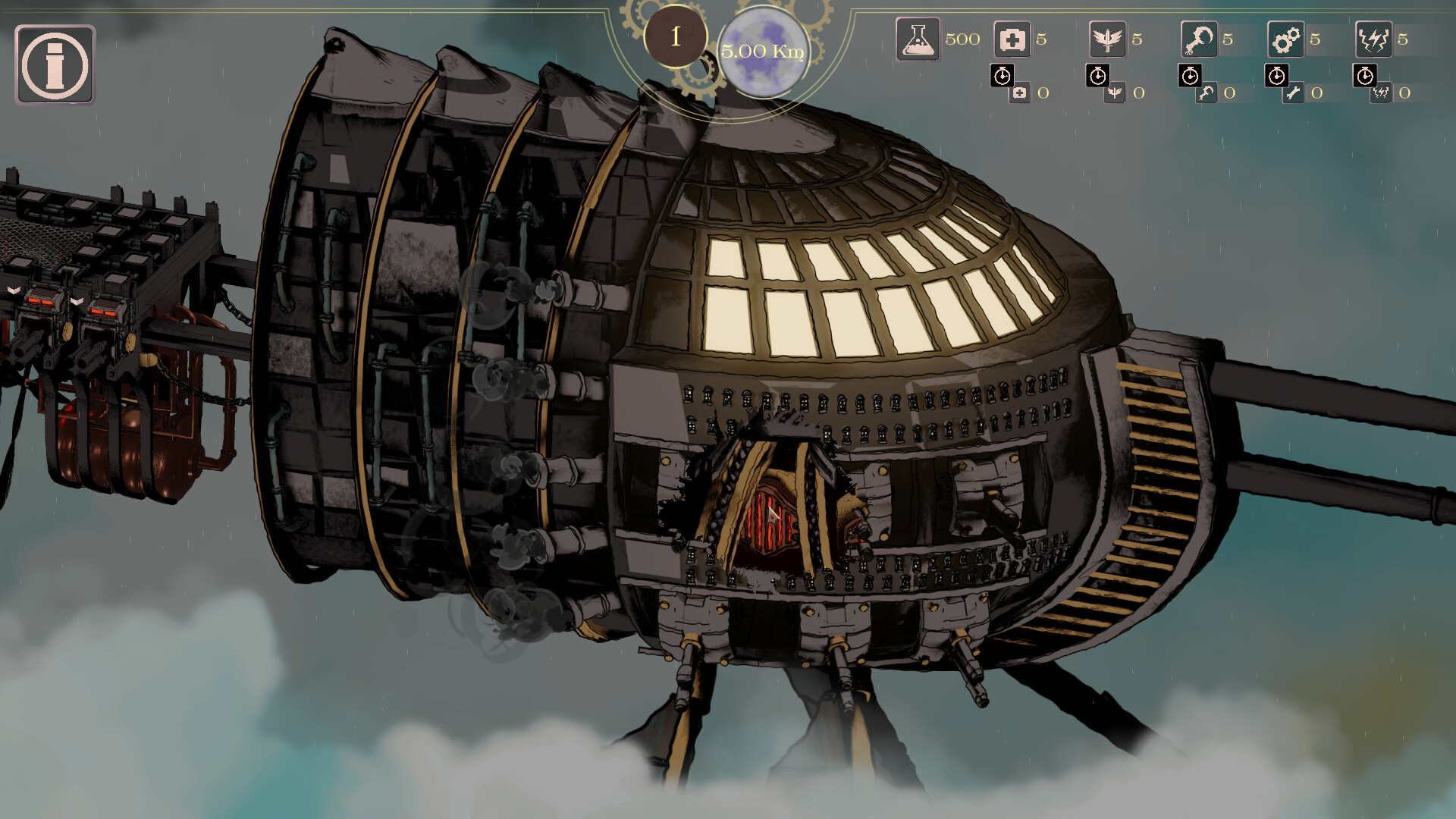Click the stopwatch above the small lightning icon
This screenshot has width=1456, height=819.
(x=1365, y=75)
